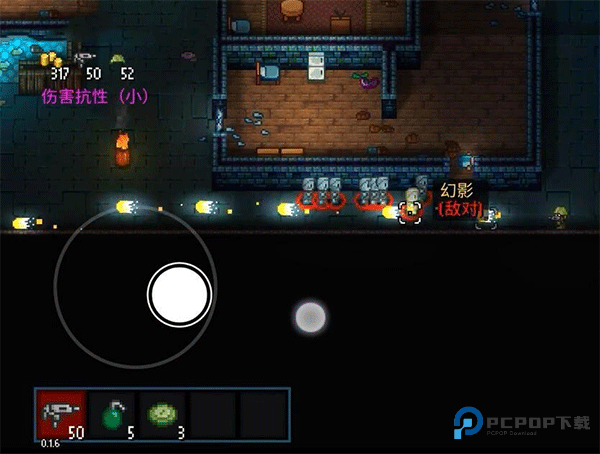Choose the green landmine item slot
This screenshot has height=454, width=600.
pos(162,415)
